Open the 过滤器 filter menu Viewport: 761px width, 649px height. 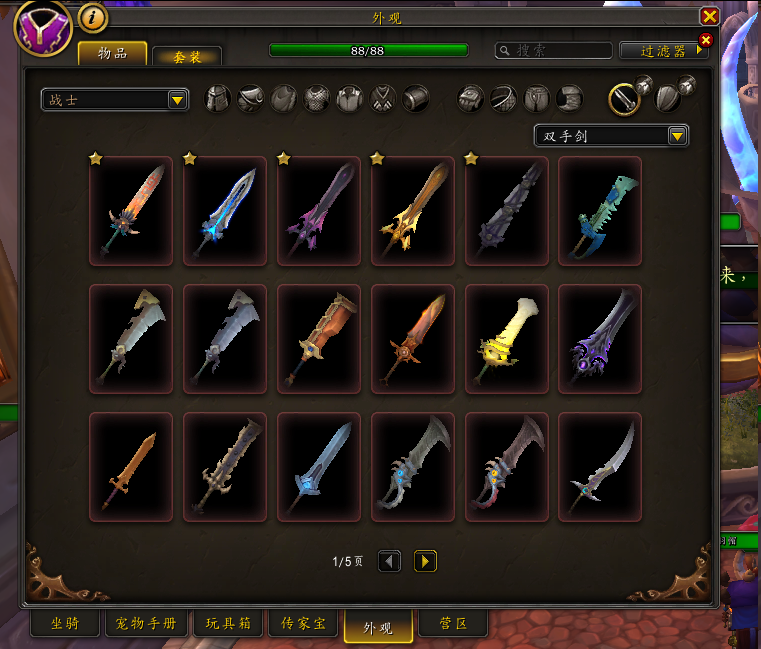point(663,50)
